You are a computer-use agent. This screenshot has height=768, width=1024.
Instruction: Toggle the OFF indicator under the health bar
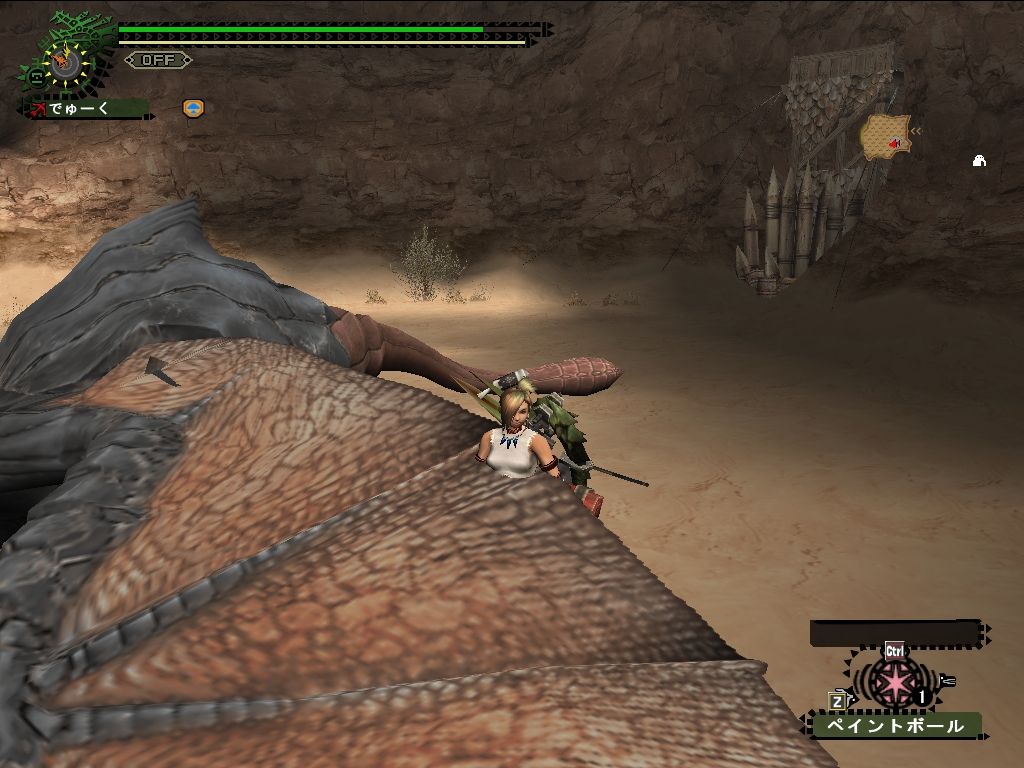pos(158,60)
